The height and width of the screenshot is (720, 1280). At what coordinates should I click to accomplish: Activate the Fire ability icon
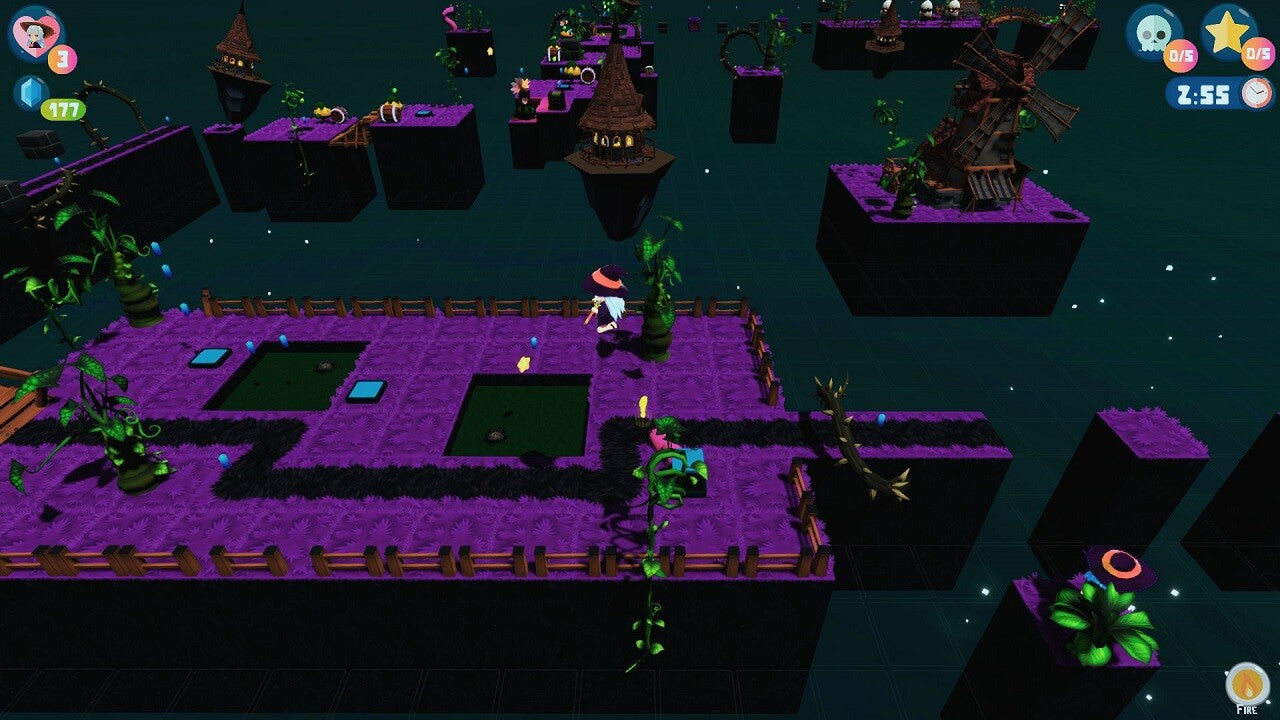coord(1246,683)
